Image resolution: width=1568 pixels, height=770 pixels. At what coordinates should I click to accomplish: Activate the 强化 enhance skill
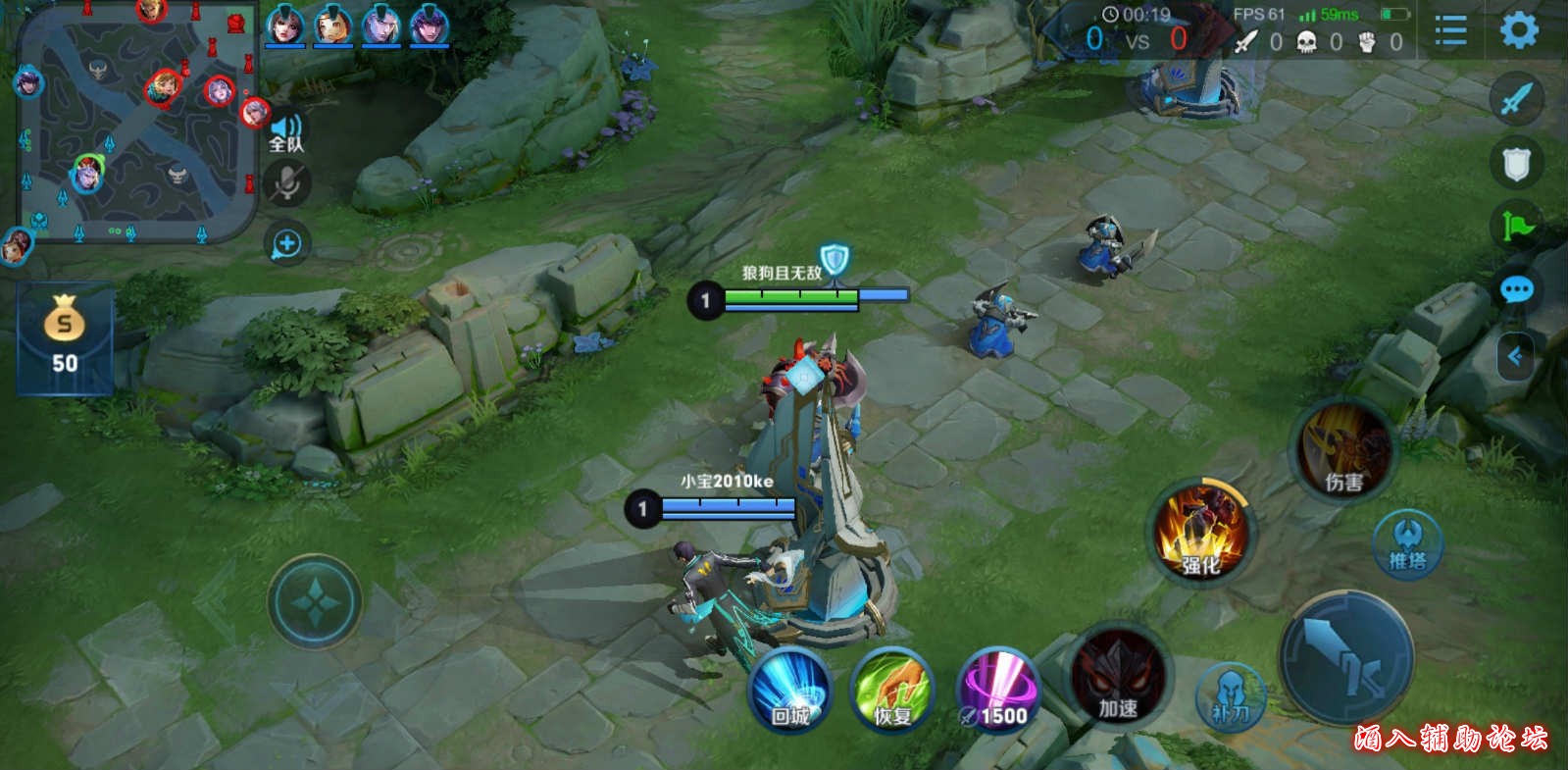coord(1200,532)
